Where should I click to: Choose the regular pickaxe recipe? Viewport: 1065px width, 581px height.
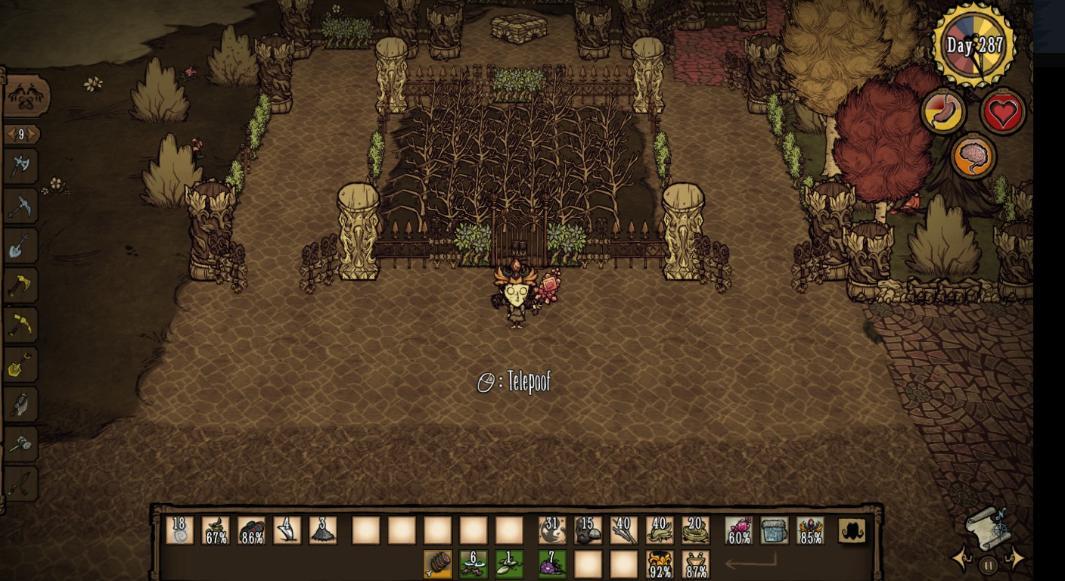pos(21,206)
